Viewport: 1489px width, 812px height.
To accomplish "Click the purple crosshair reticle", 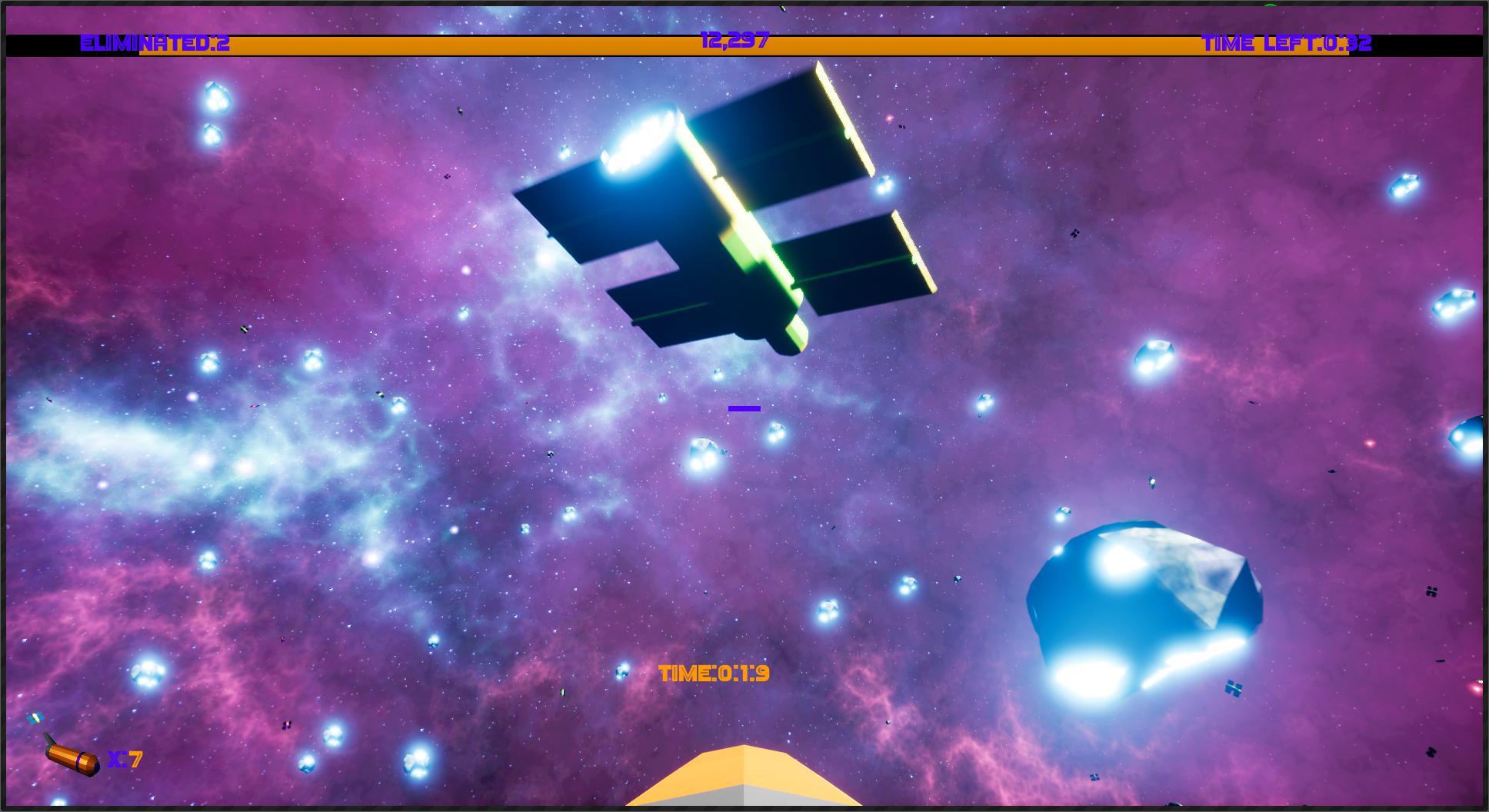I will 744,408.
